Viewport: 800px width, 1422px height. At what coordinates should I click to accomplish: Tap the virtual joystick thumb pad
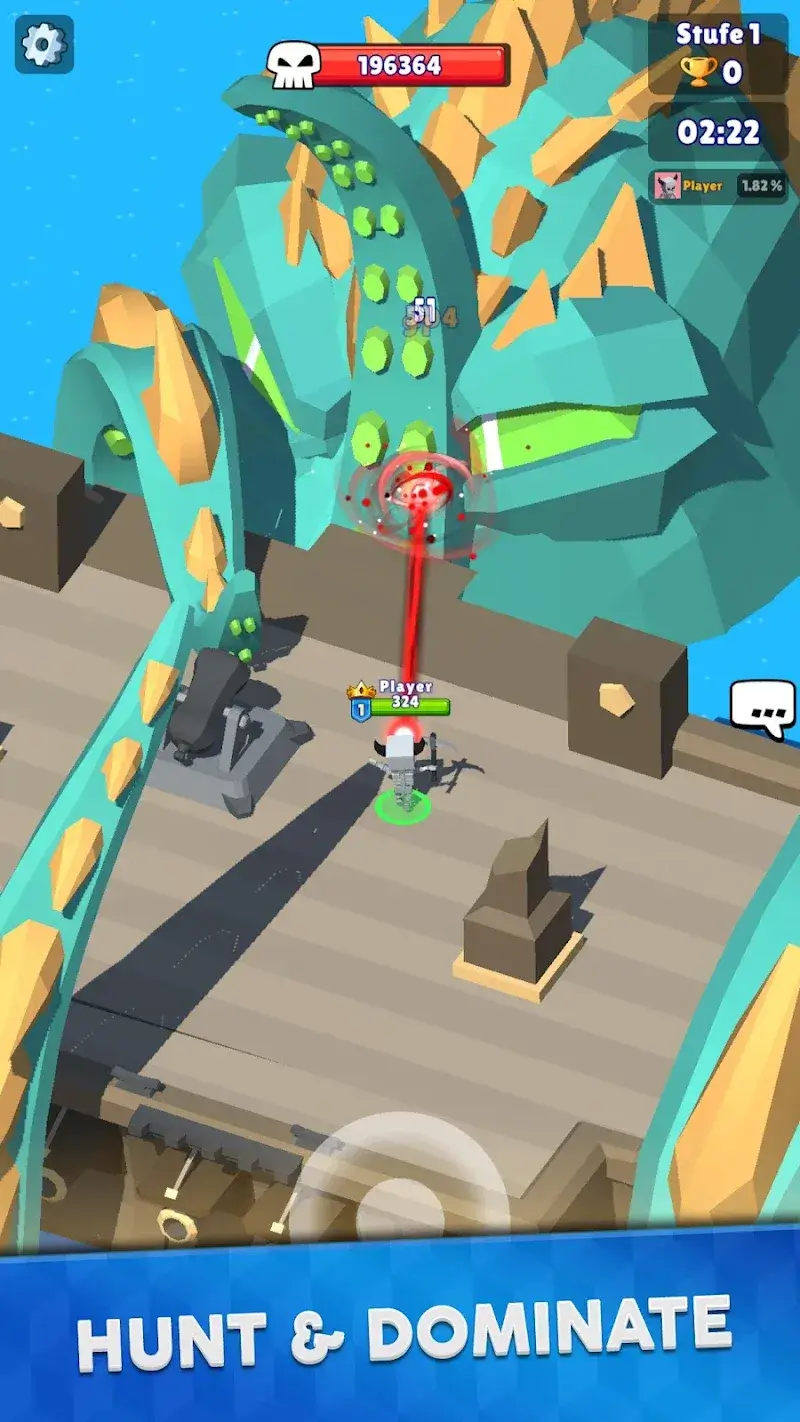coord(400,1200)
